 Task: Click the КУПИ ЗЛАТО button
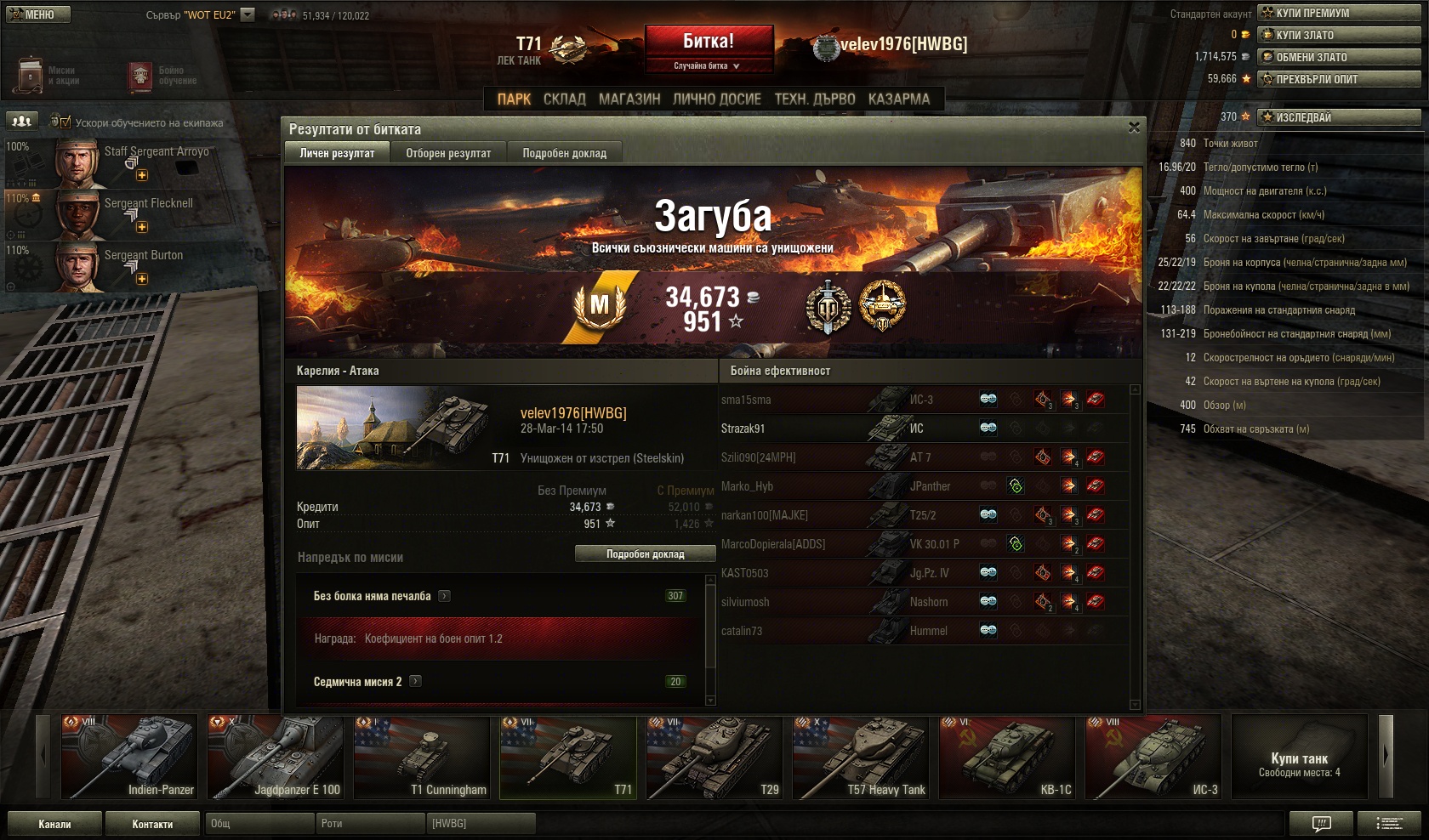[x=1339, y=35]
